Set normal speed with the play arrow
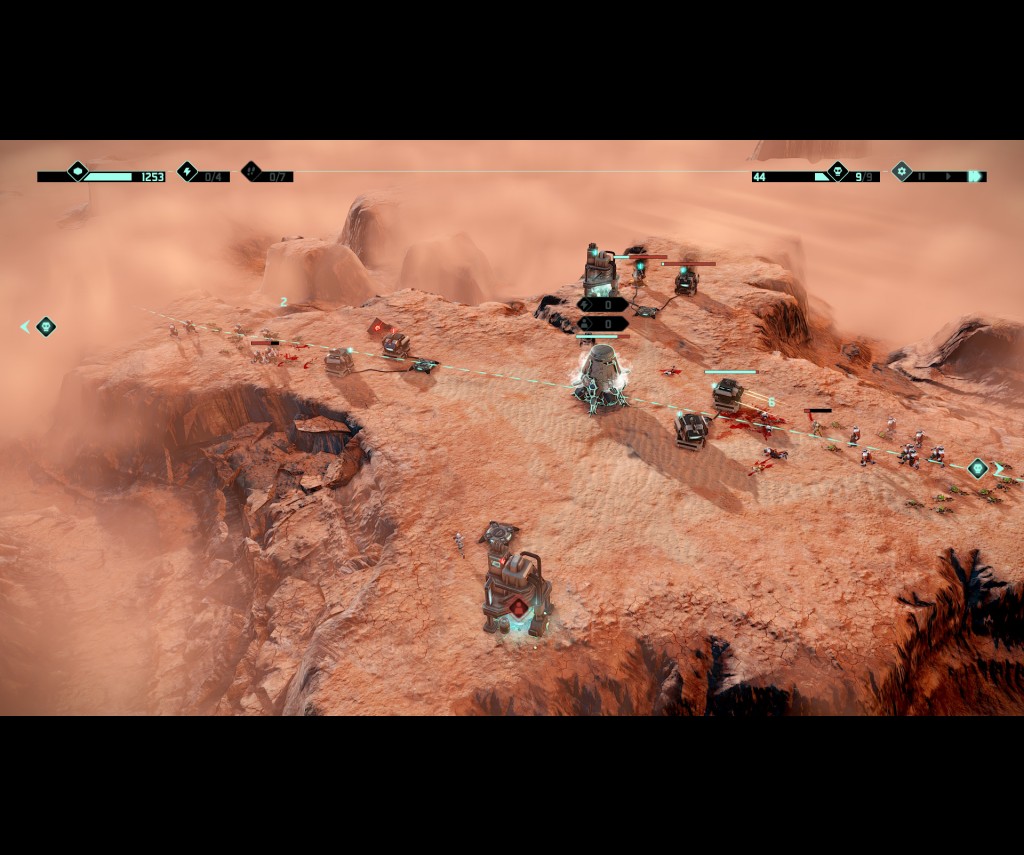The image size is (1024, 855). [x=948, y=177]
